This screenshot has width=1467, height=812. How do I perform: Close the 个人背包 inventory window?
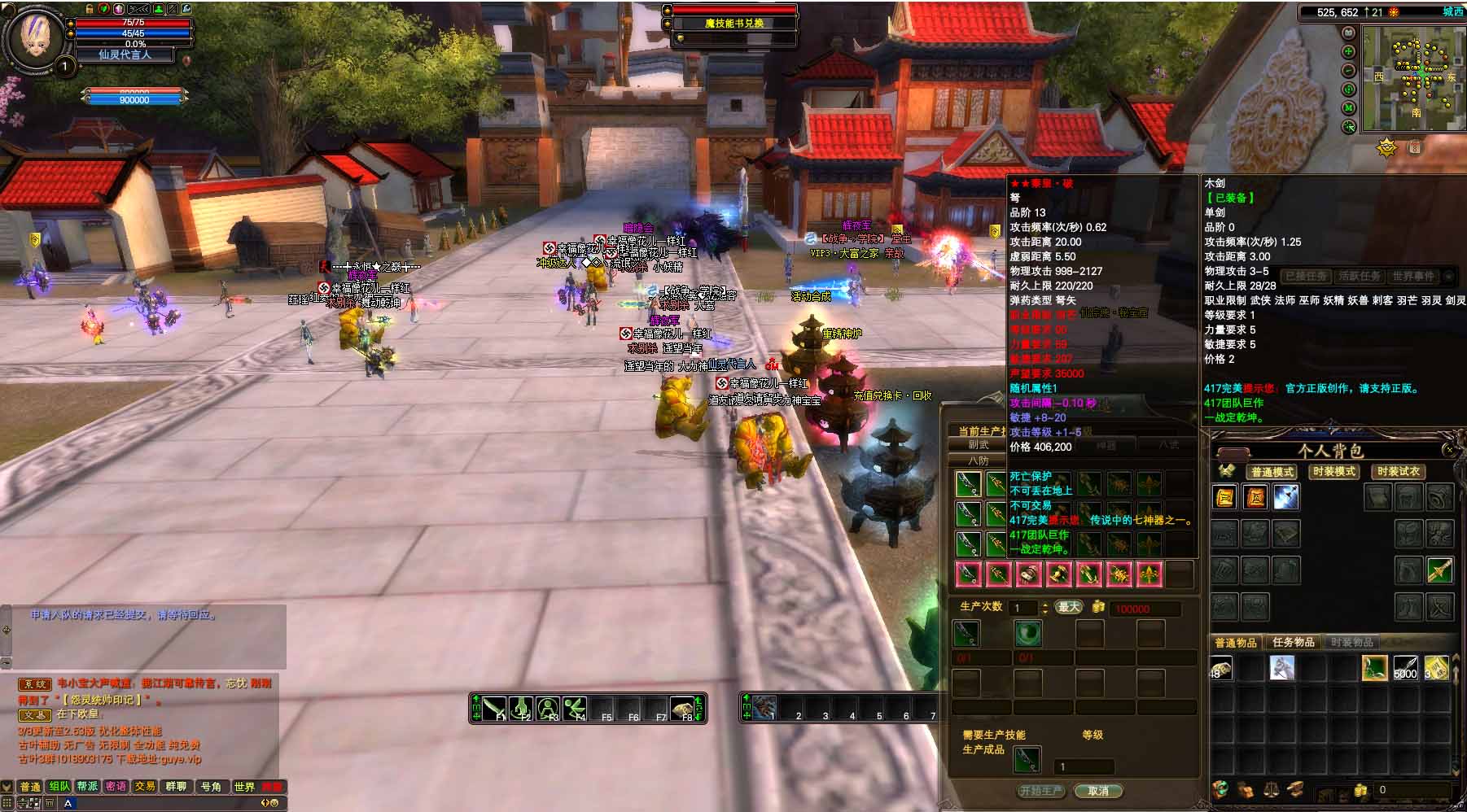coord(1449,449)
